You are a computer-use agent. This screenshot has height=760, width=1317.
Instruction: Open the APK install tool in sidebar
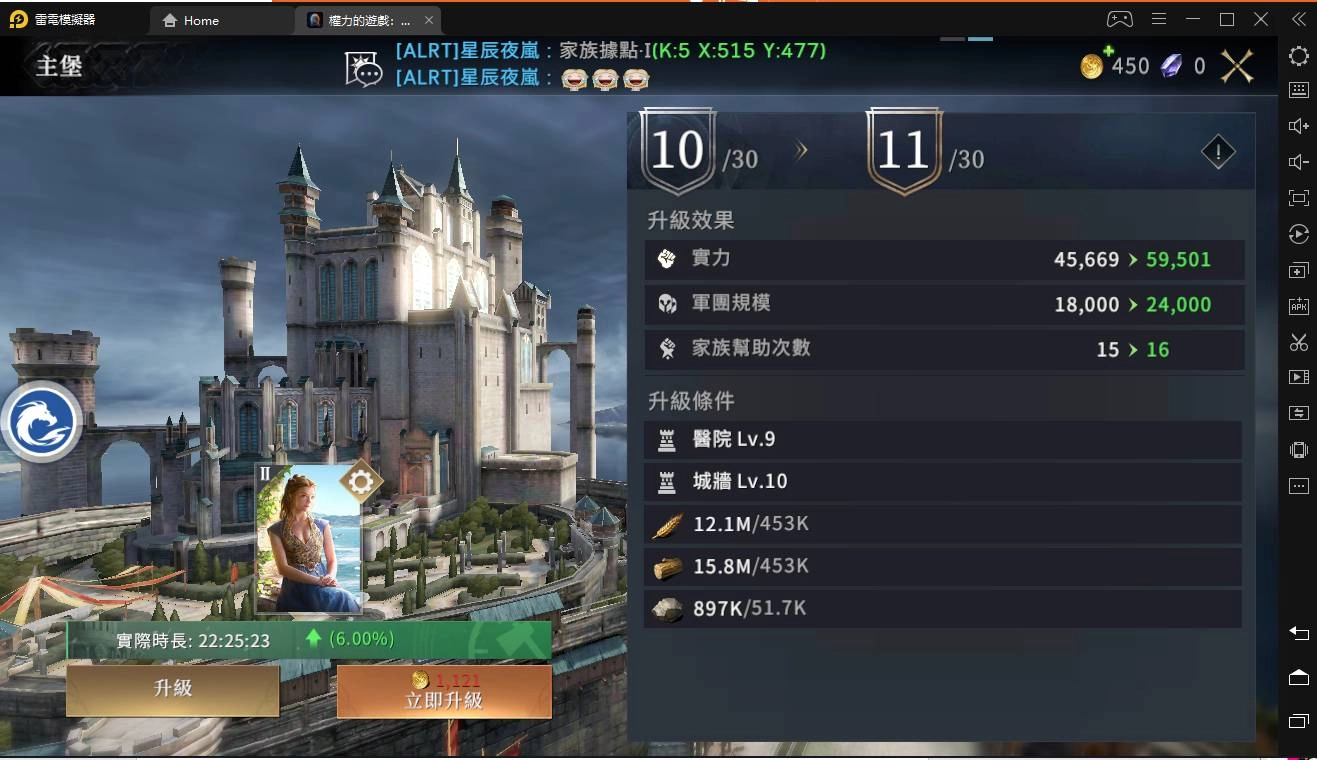[x=1297, y=305]
